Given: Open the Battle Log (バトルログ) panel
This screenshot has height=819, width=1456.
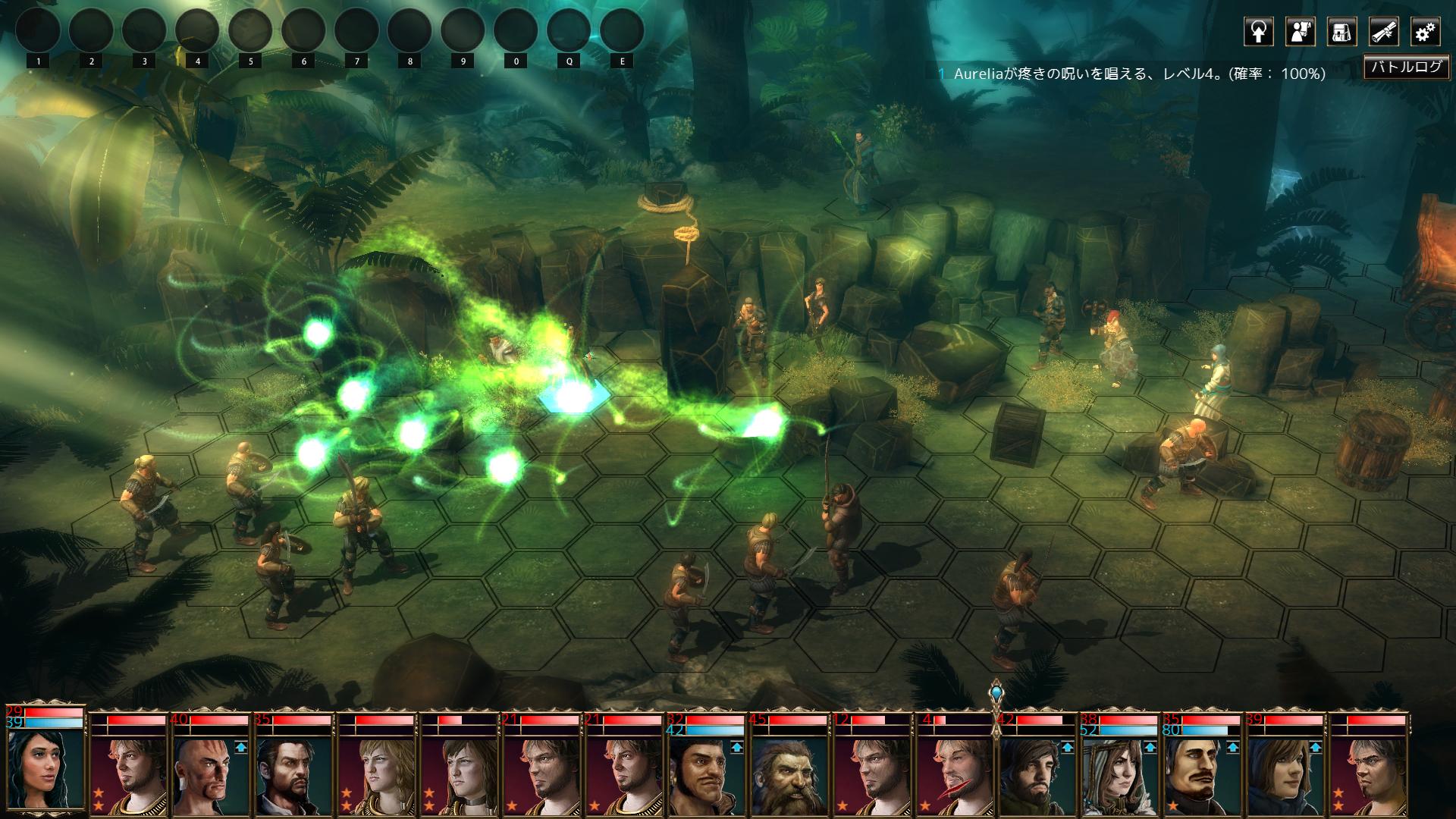Looking at the screenshot, I should (1406, 67).
